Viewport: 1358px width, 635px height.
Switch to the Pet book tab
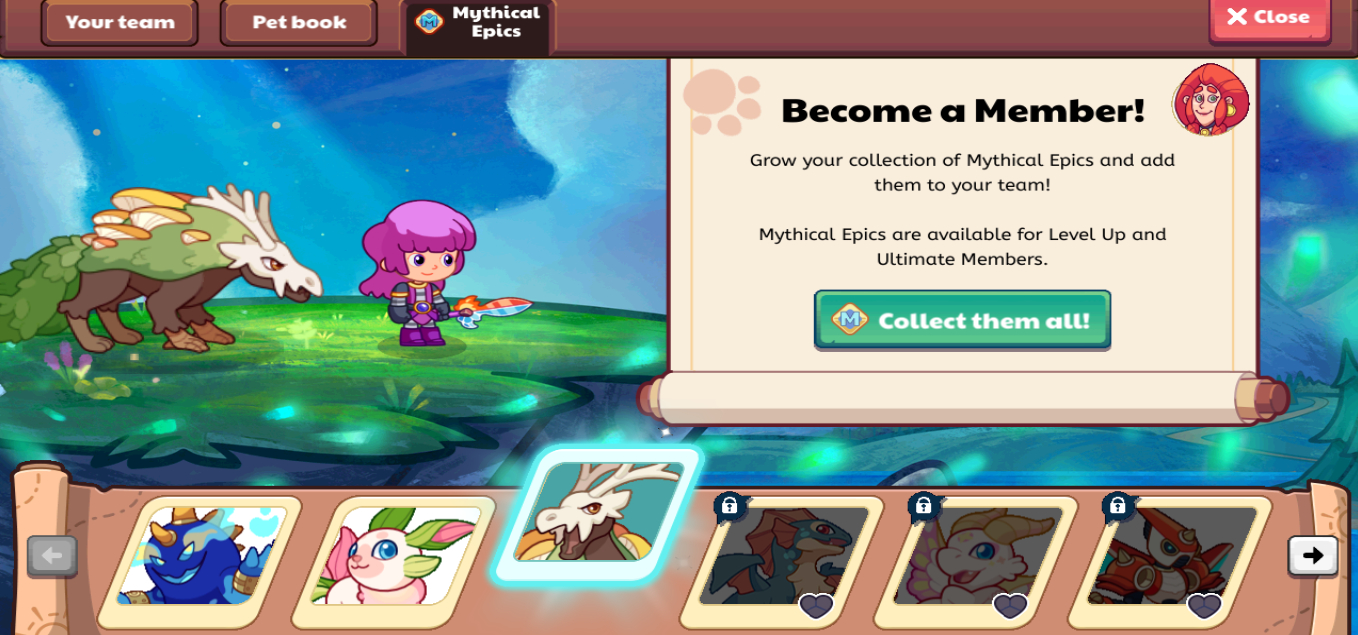point(299,22)
